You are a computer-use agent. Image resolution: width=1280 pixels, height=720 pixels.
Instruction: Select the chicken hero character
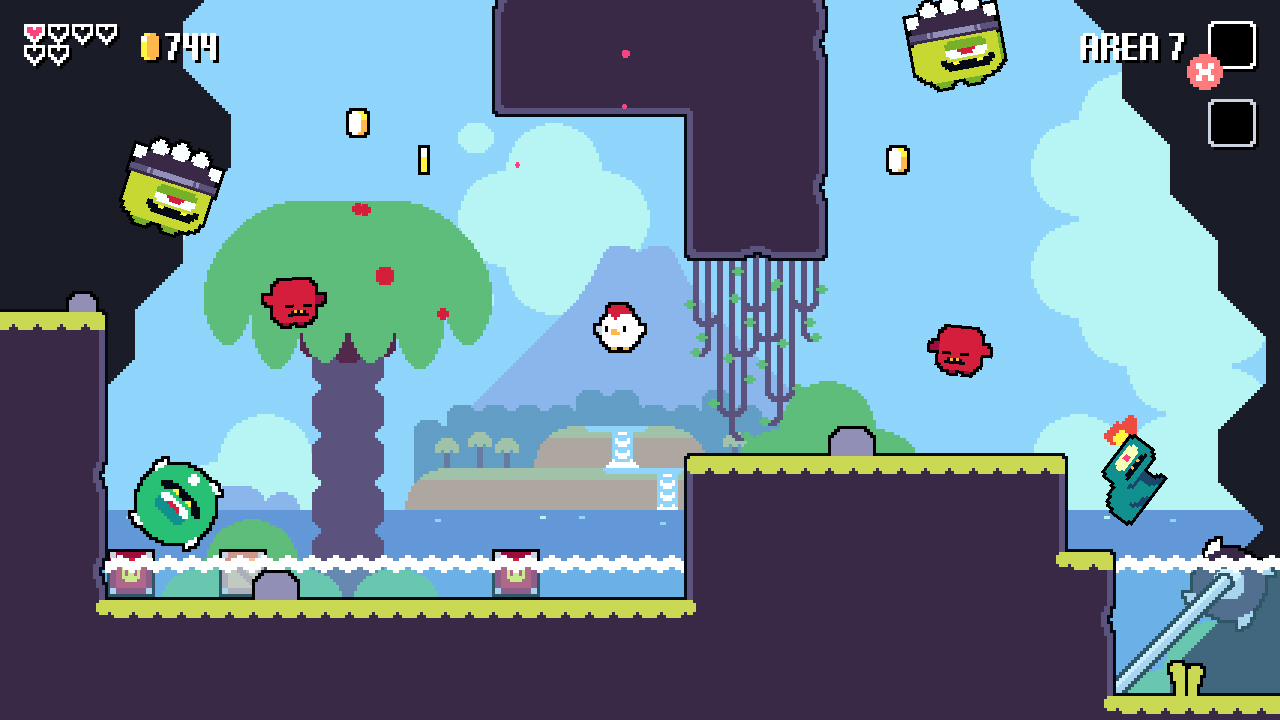[x=622, y=326]
